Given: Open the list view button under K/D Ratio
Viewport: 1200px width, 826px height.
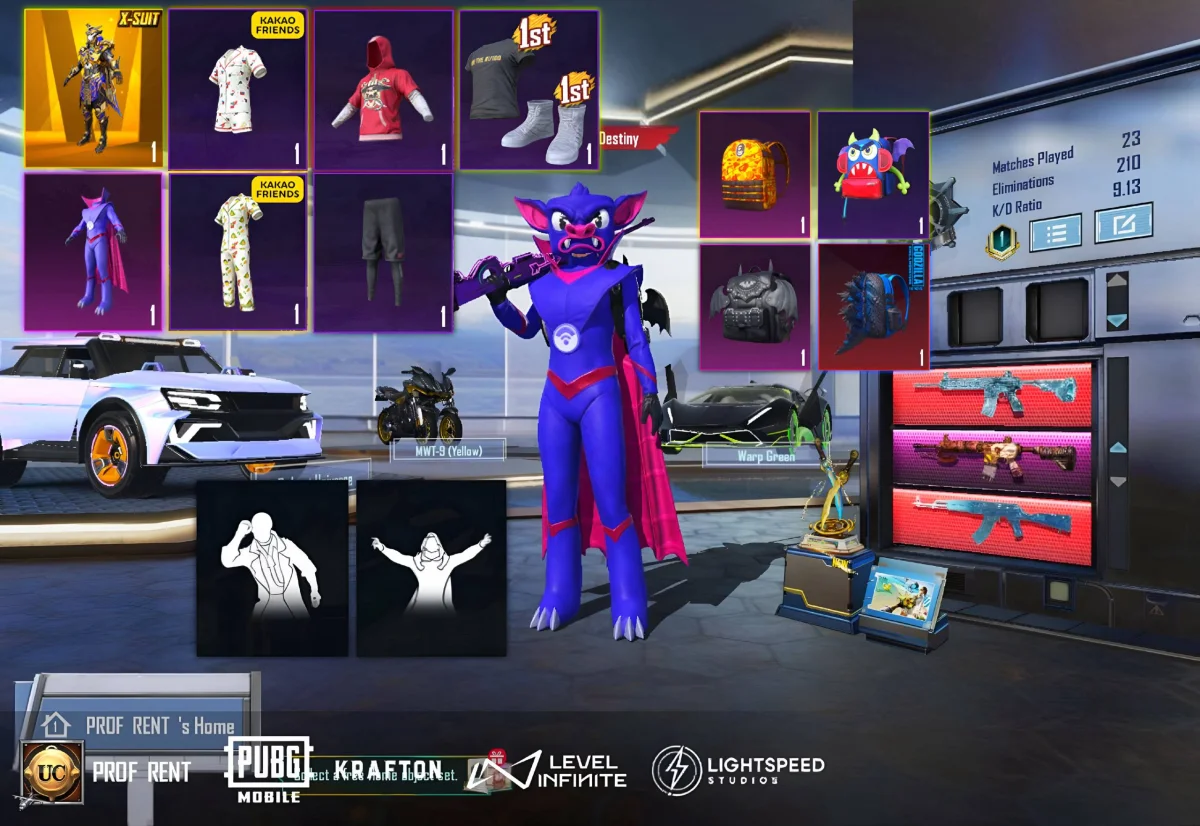Looking at the screenshot, I should [x=1055, y=232].
